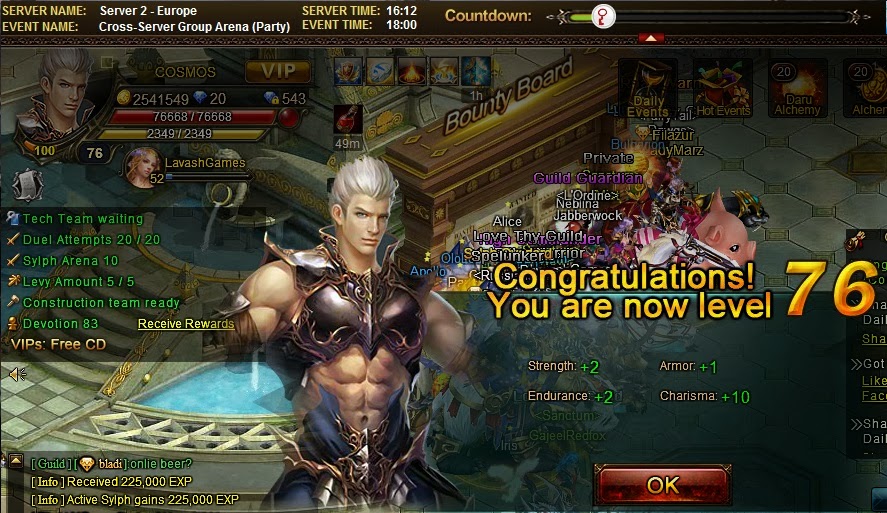Go to Sylph Arena 10 entry
This screenshot has height=513, width=887.
[70, 260]
